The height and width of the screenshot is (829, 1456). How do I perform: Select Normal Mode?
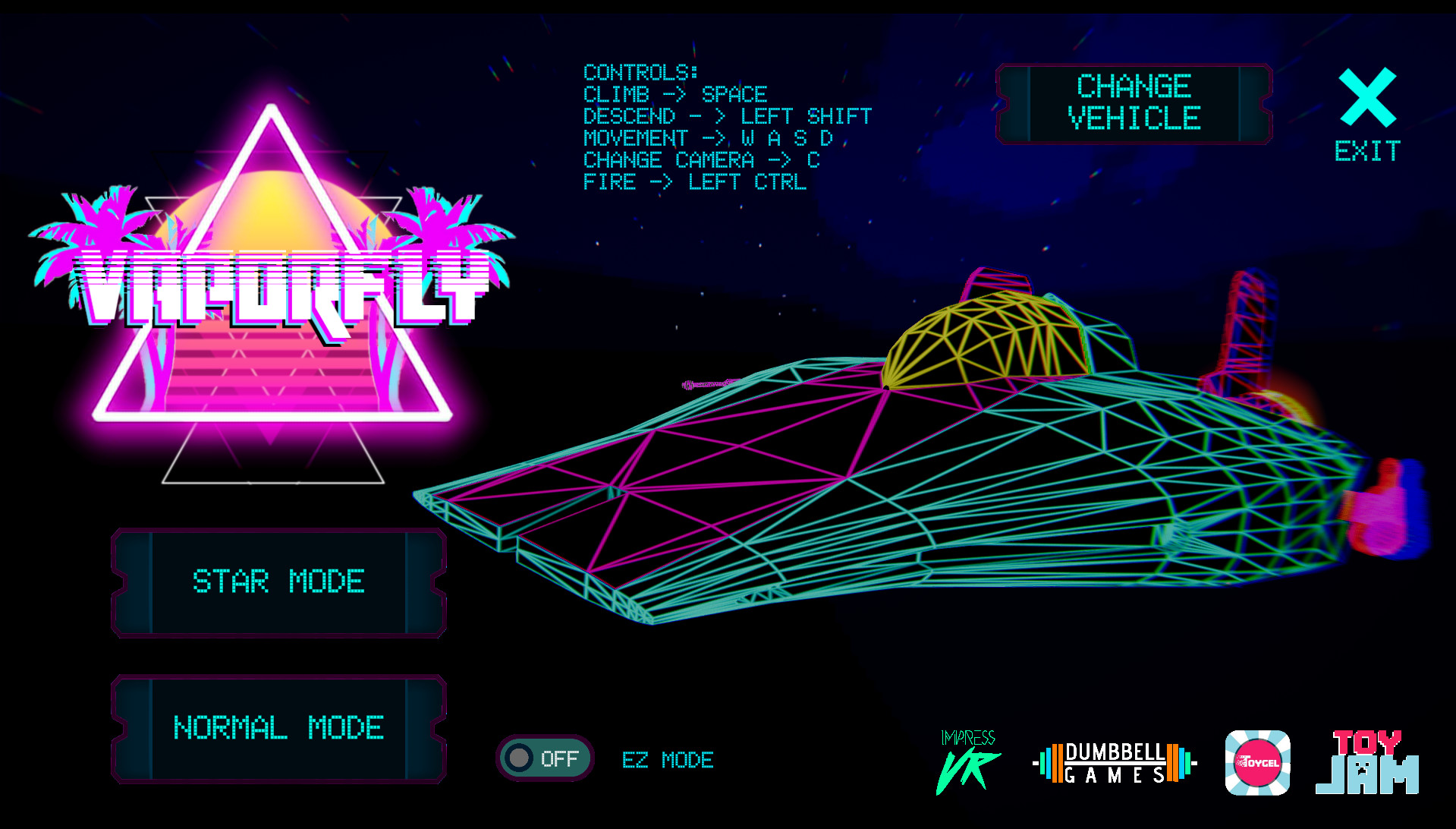click(279, 728)
